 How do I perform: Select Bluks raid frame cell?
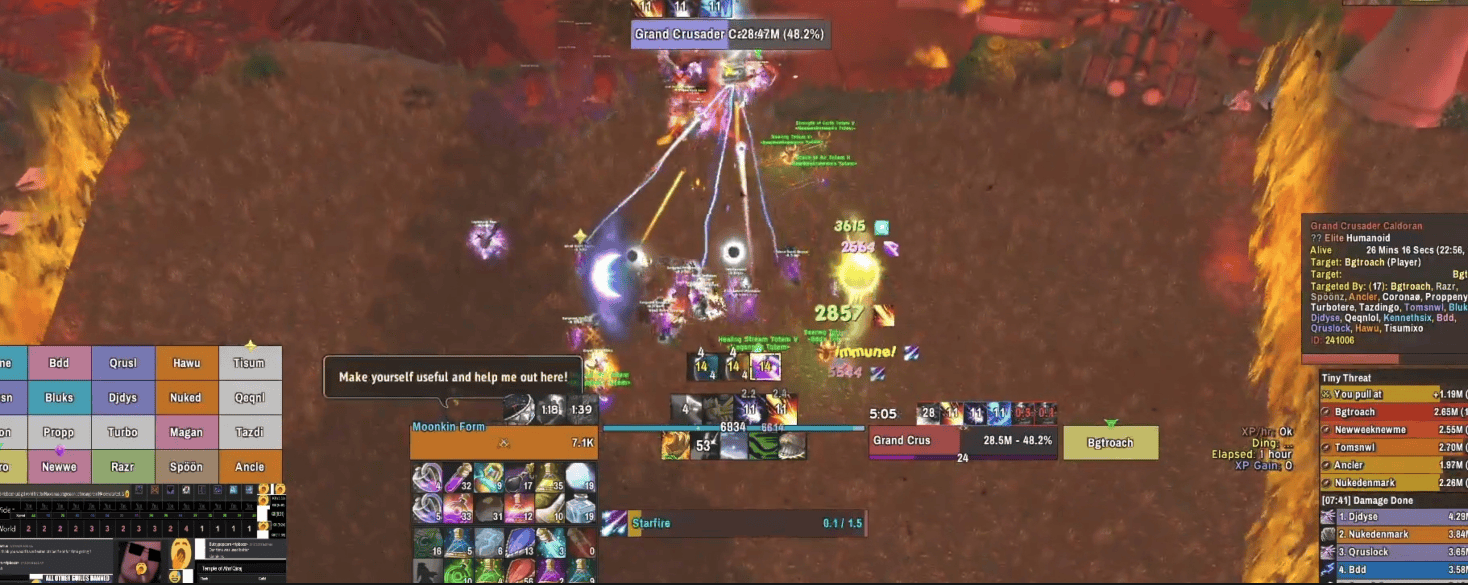[x=59, y=398]
